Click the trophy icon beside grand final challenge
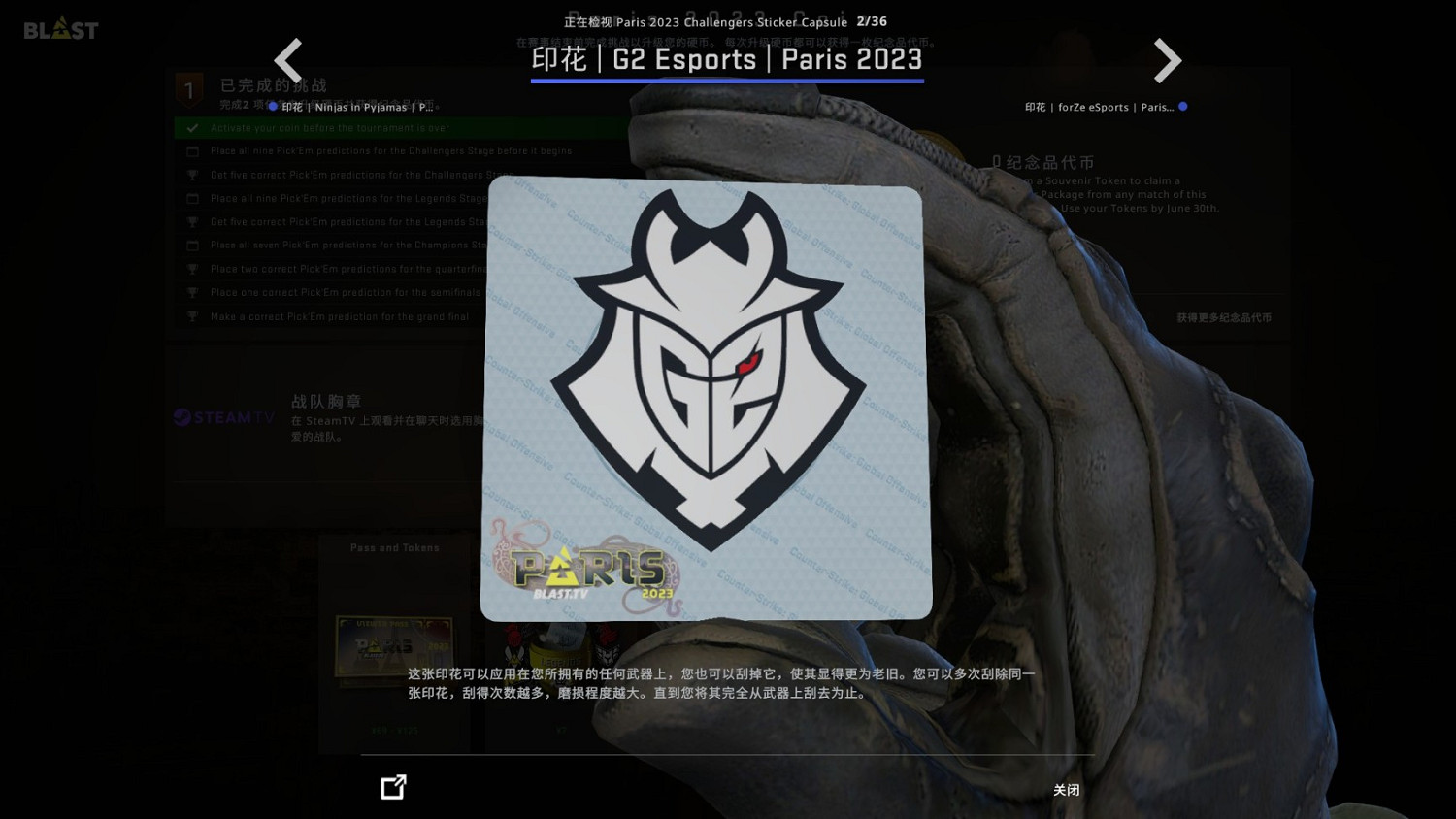Image resolution: width=1456 pixels, height=819 pixels. point(192,315)
